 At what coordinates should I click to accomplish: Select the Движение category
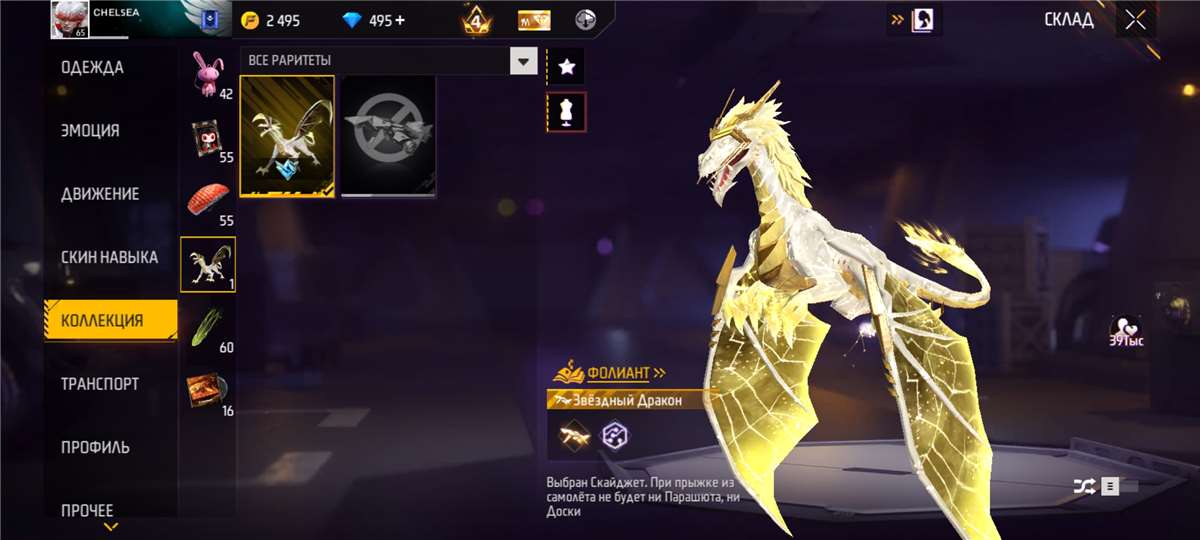tap(100, 194)
